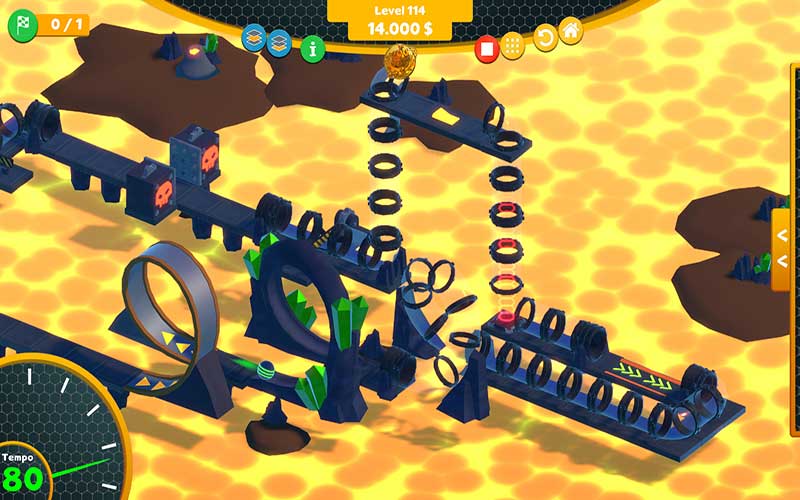Return to the home screen
The height and width of the screenshot is (500, 800).
coord(571,30)
